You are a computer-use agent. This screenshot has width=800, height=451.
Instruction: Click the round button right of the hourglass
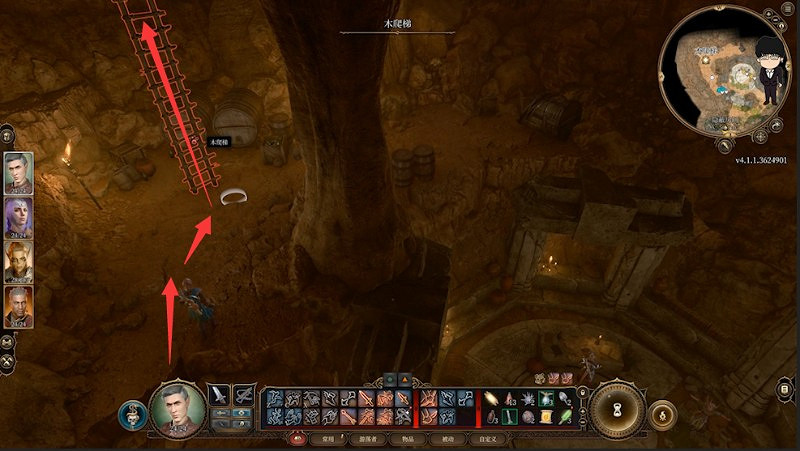pyautogui.click(x=661, y=413)
